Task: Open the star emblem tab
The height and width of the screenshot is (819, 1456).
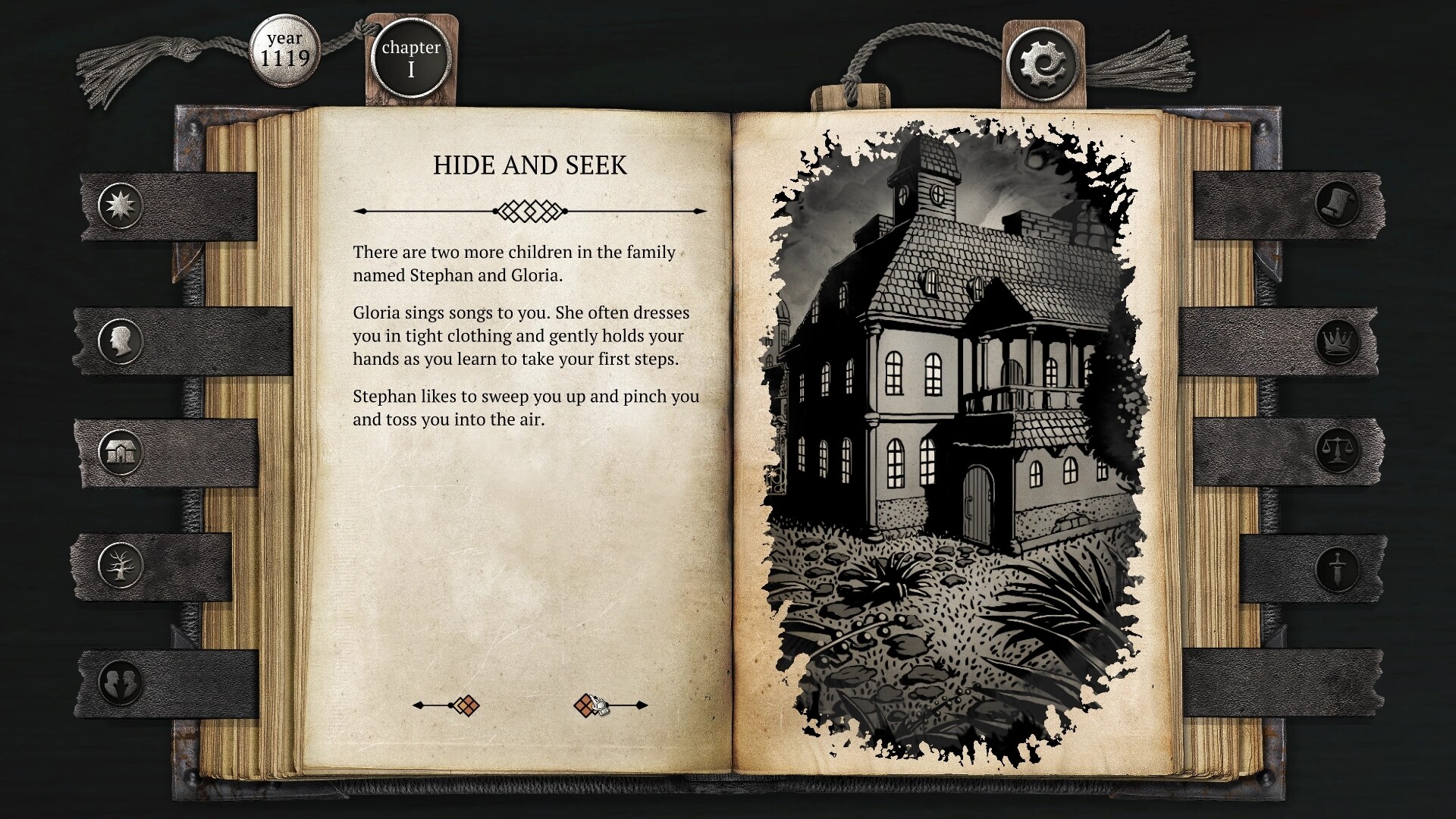Action: click(121, 206)
